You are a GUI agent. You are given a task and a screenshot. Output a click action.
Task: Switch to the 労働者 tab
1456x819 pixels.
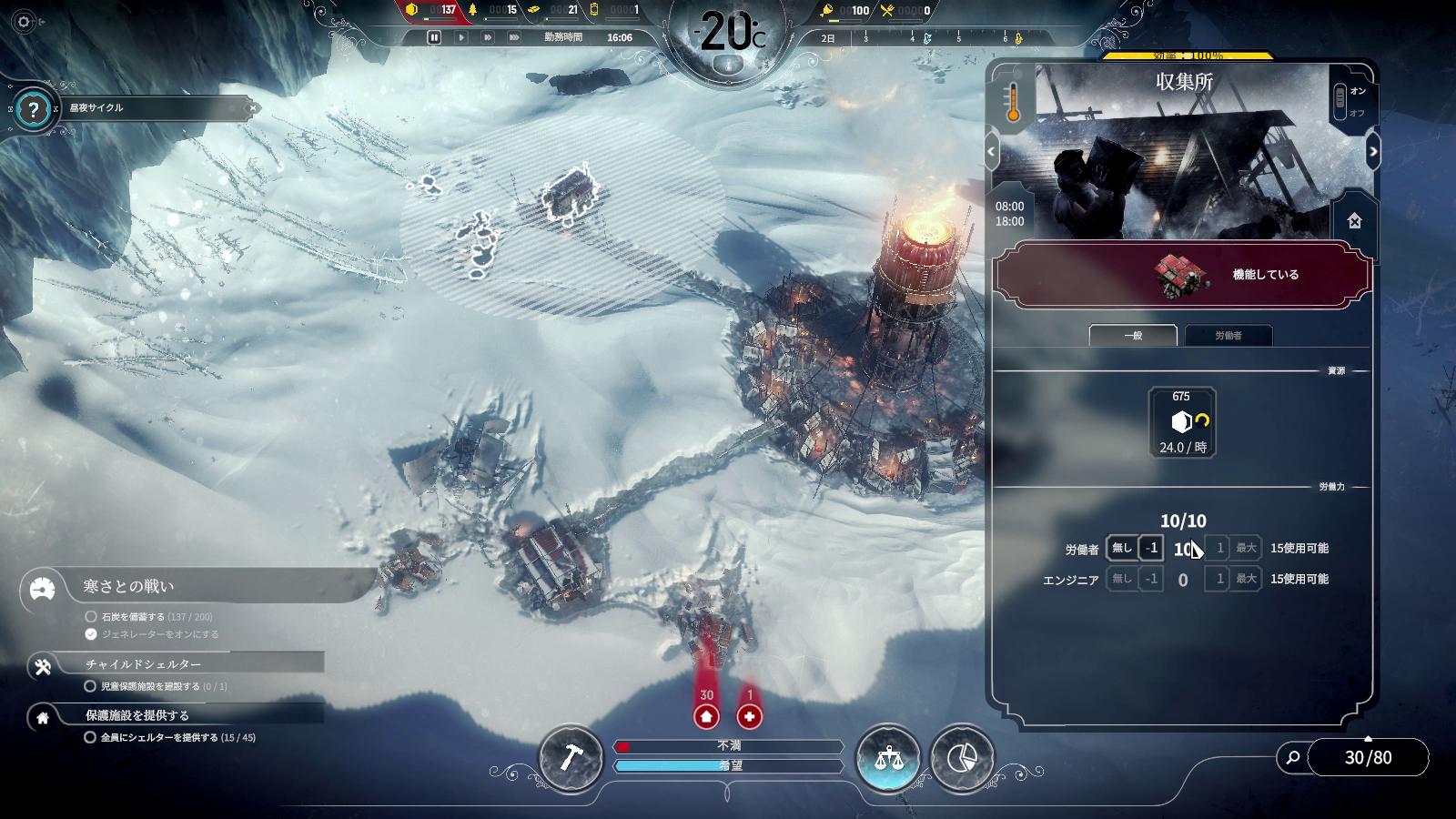[x=1228, y=336]
